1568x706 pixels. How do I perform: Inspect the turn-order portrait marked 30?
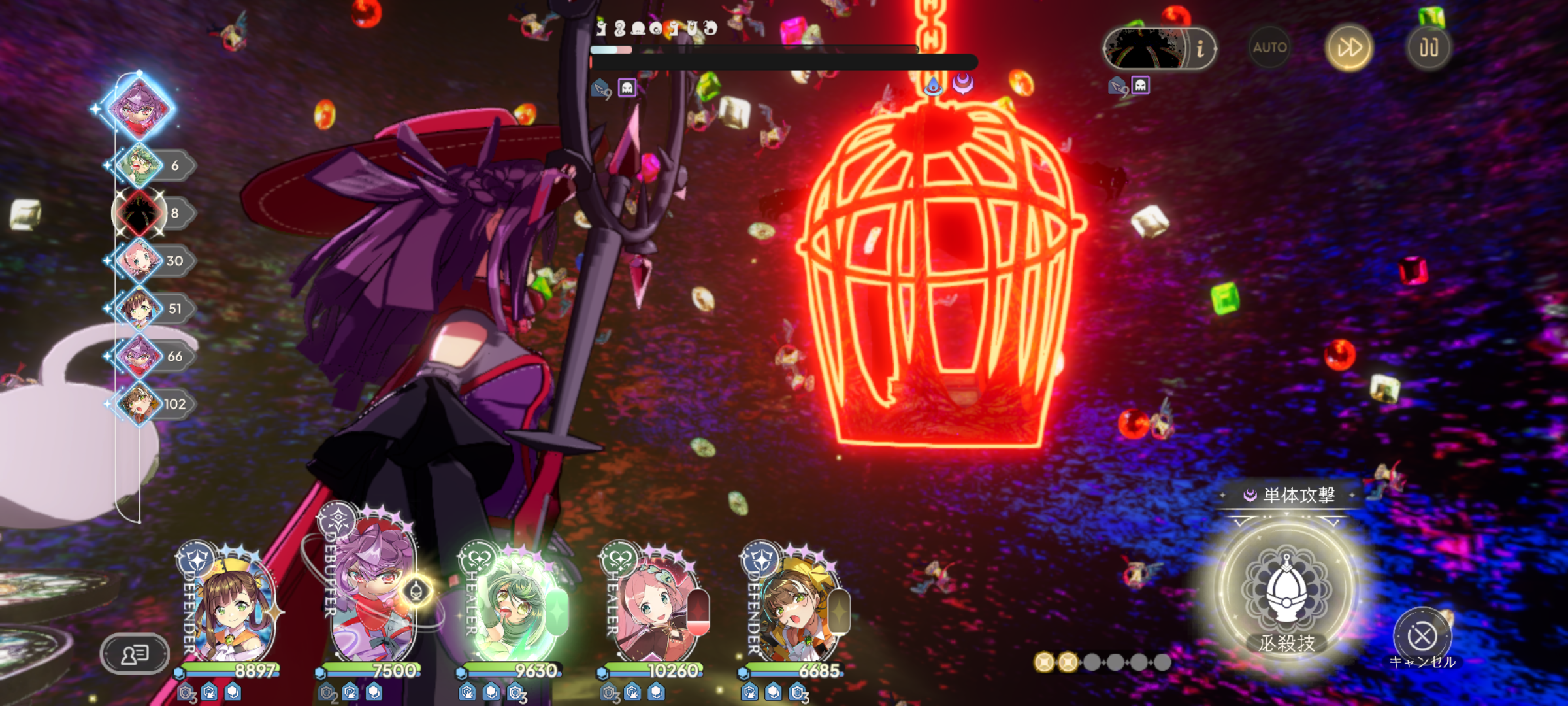tap(140, 261)
